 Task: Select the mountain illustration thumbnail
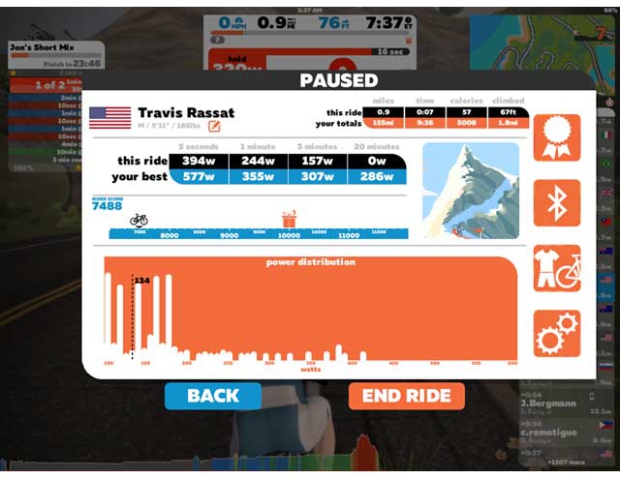point(470,190)
